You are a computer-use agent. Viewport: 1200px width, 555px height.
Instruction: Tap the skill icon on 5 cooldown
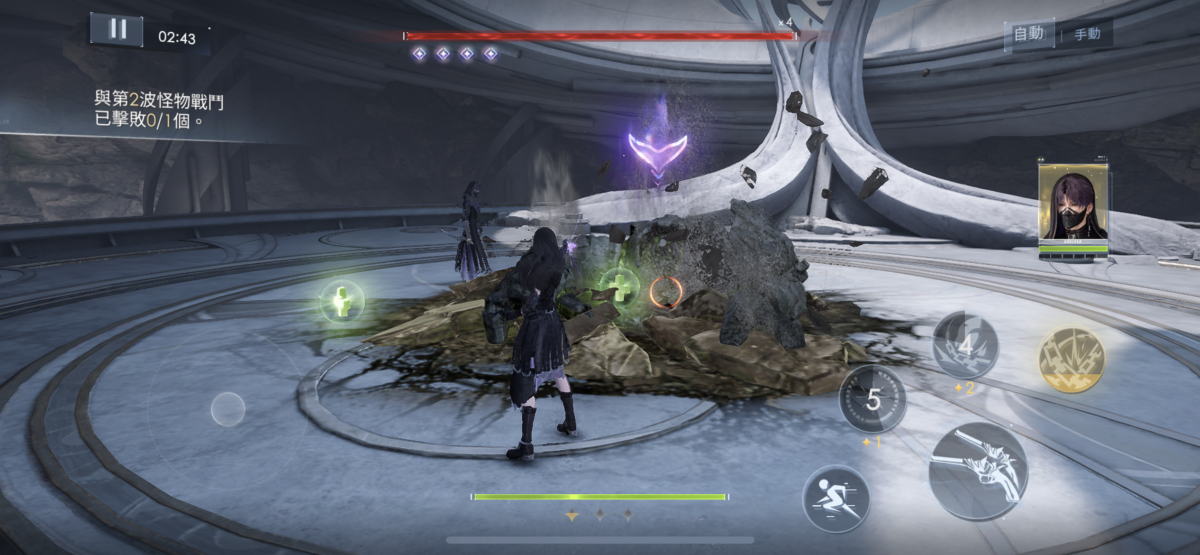[x=873, y=399]
